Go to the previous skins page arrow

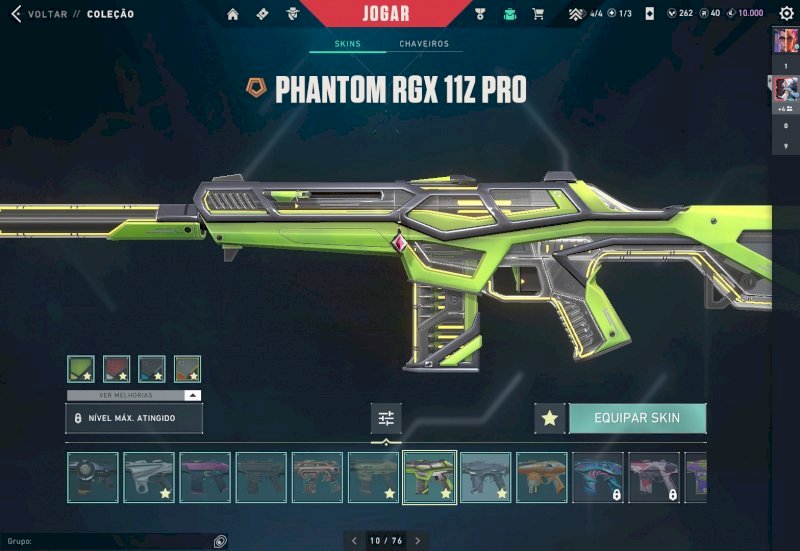pyautogui.click(x=352, y=541)
